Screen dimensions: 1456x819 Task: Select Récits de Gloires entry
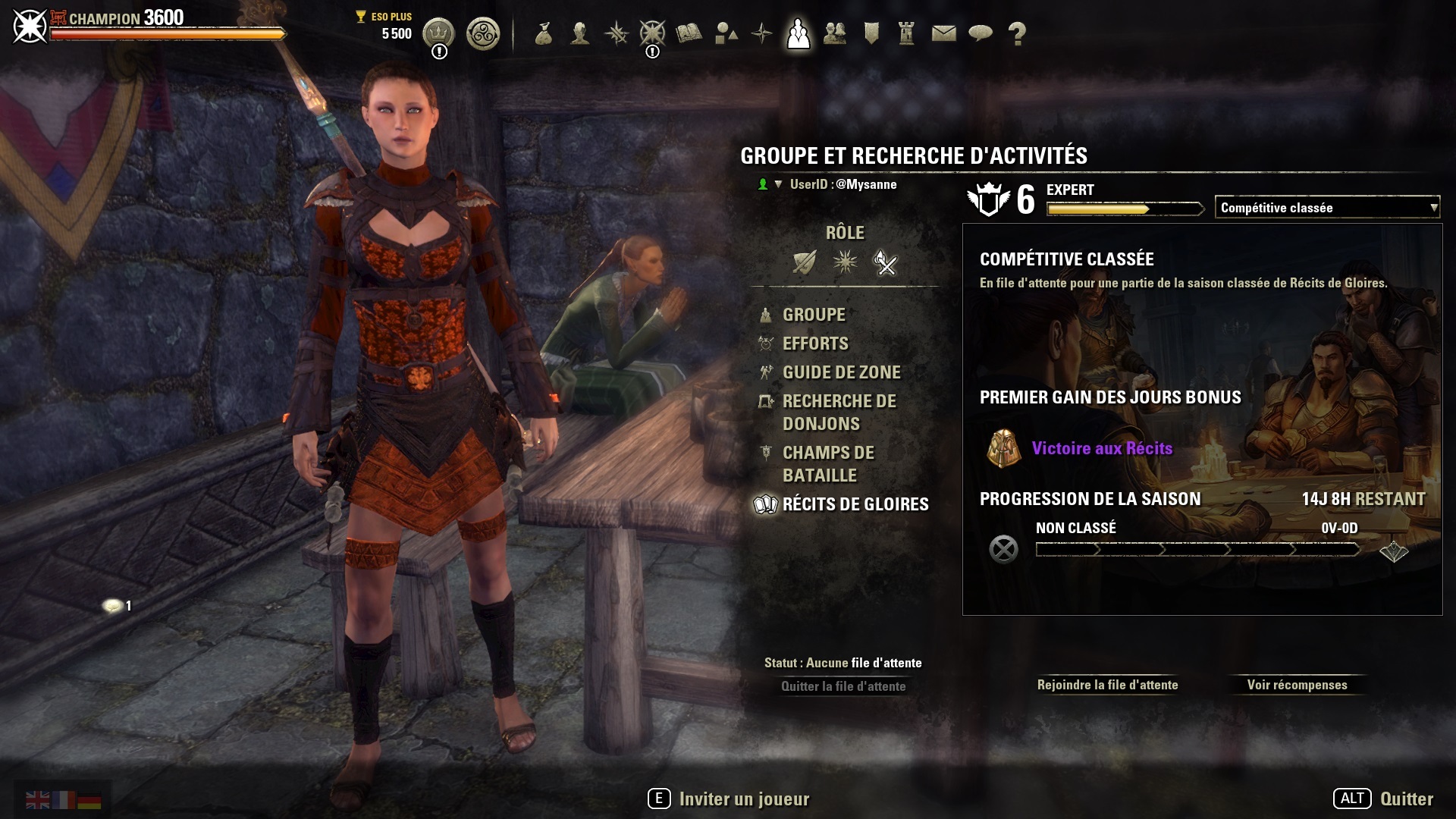(855, 504)
